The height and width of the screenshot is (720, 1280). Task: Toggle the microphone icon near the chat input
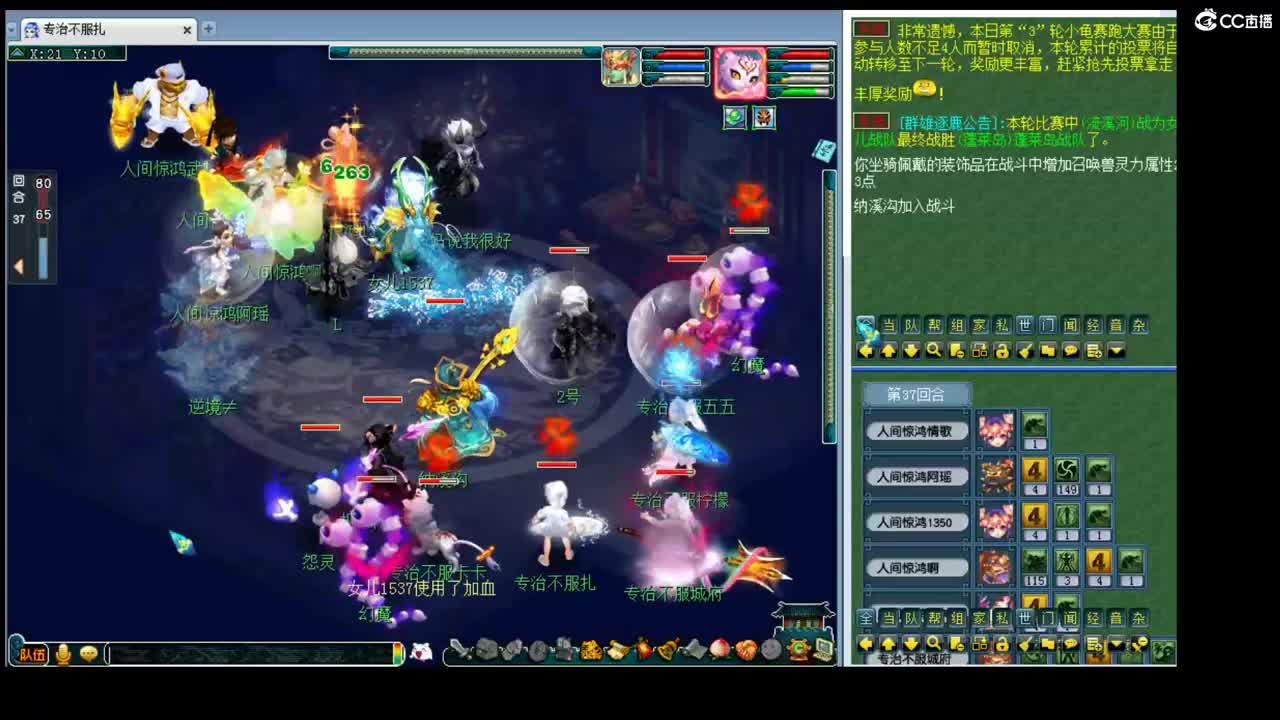tap(65, 655)
